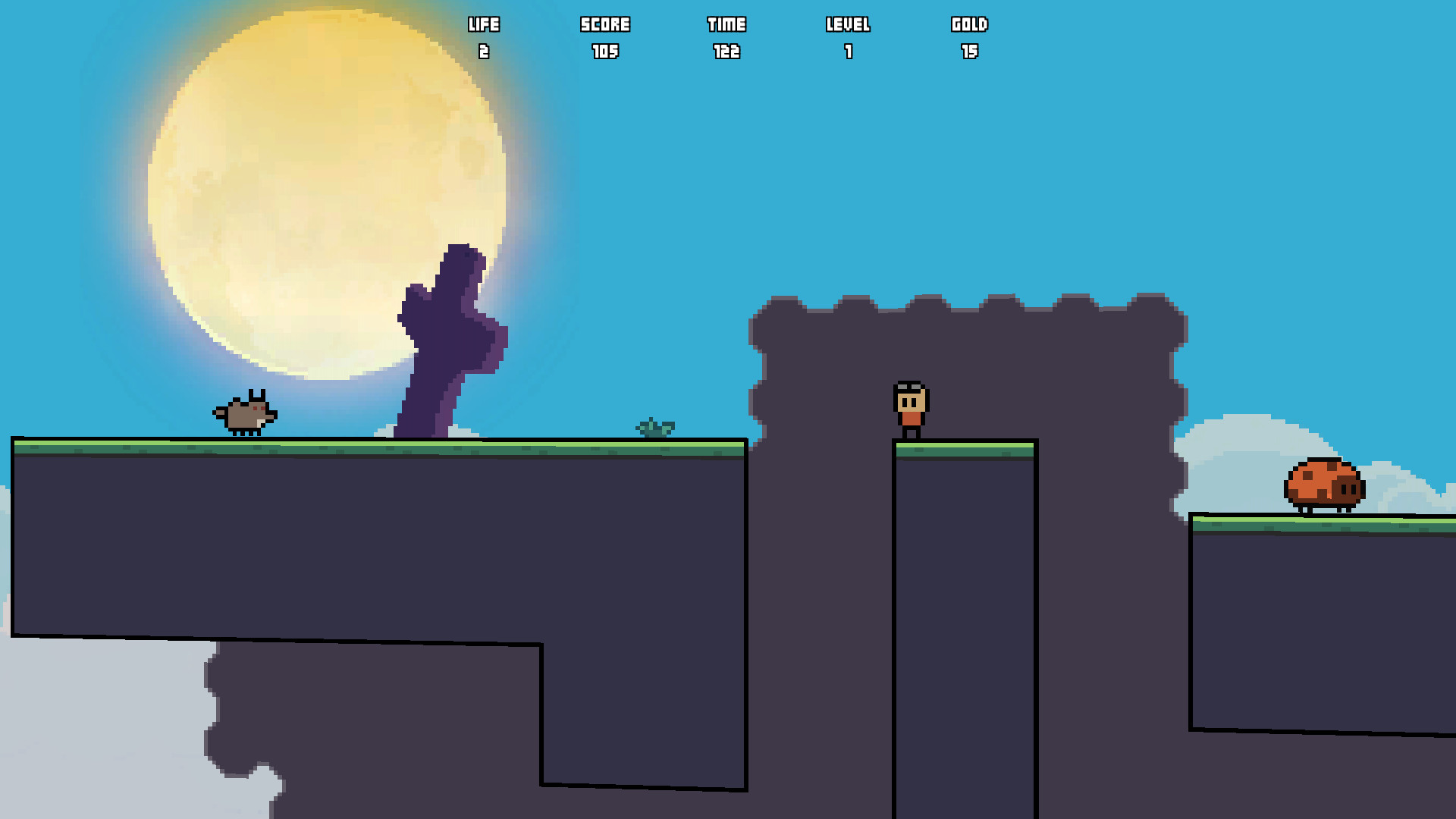Click the glowing full moon

click(326, 190)
